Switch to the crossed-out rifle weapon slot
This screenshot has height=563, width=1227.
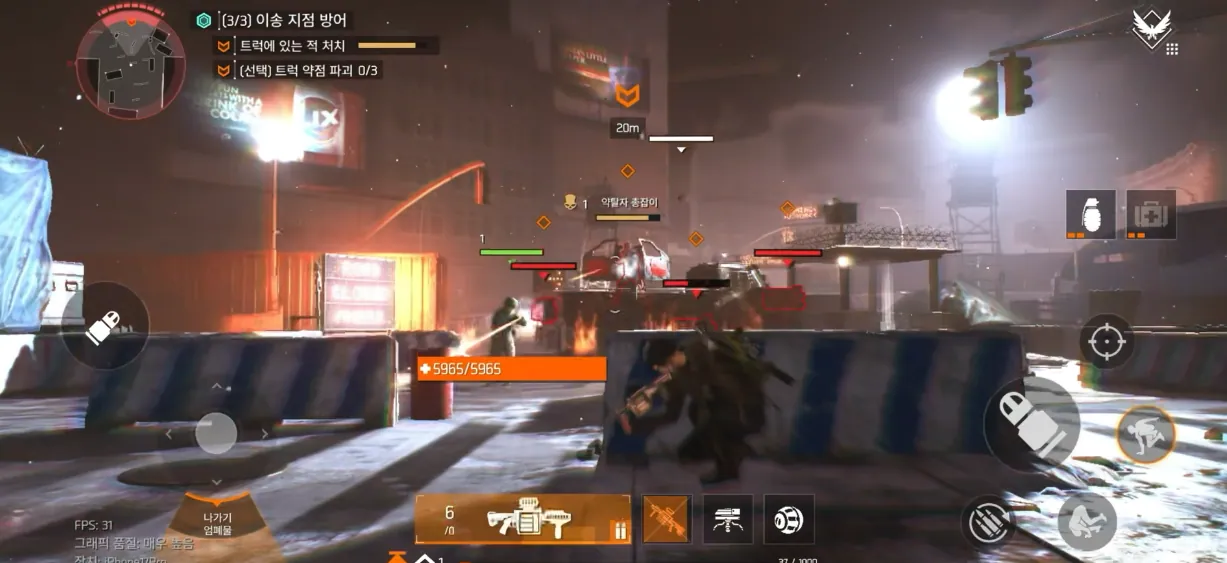click(x=666, y=520)
